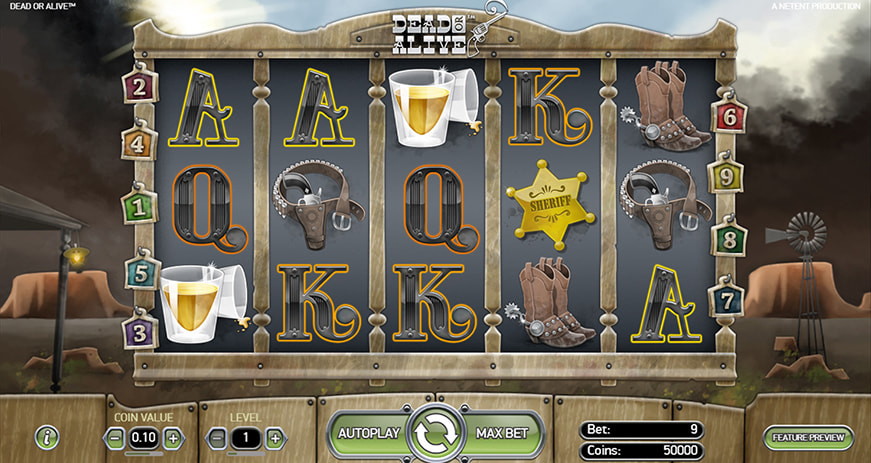
Task: Raise the bet level
Action: (x=275, y=437)
